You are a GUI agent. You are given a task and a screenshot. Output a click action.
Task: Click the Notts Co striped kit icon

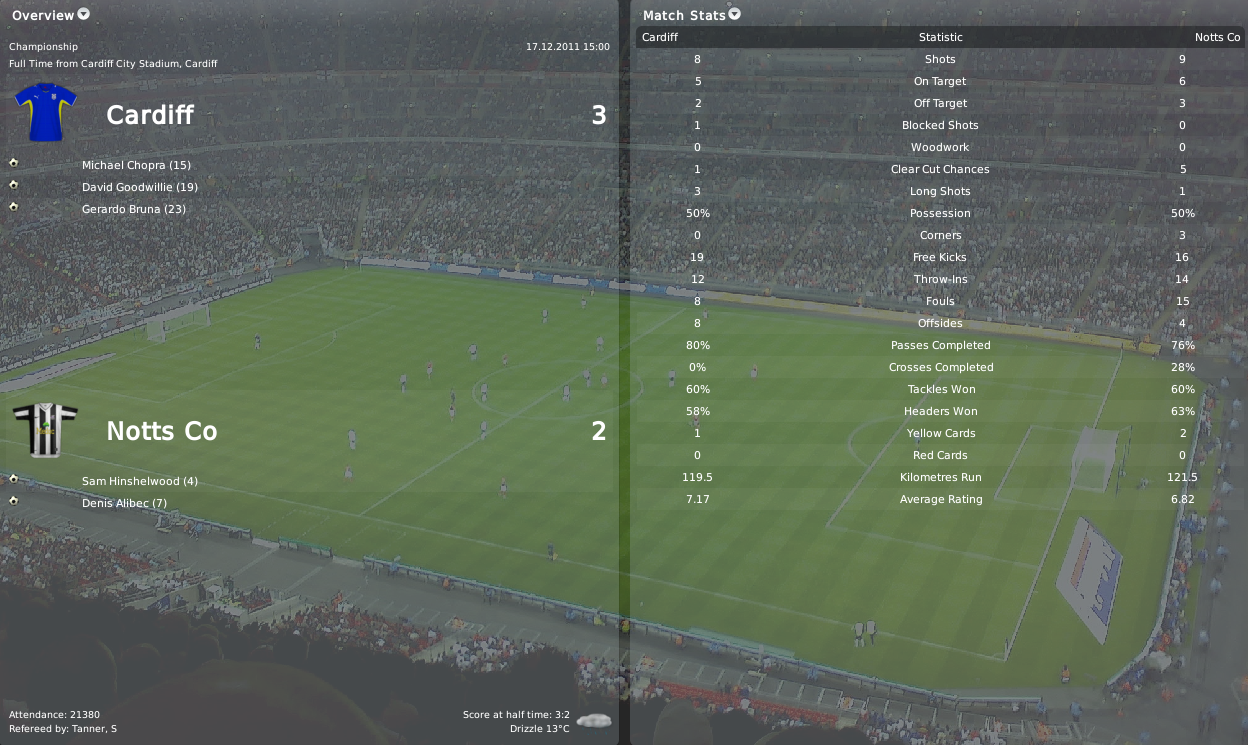[x=45, y=430]
